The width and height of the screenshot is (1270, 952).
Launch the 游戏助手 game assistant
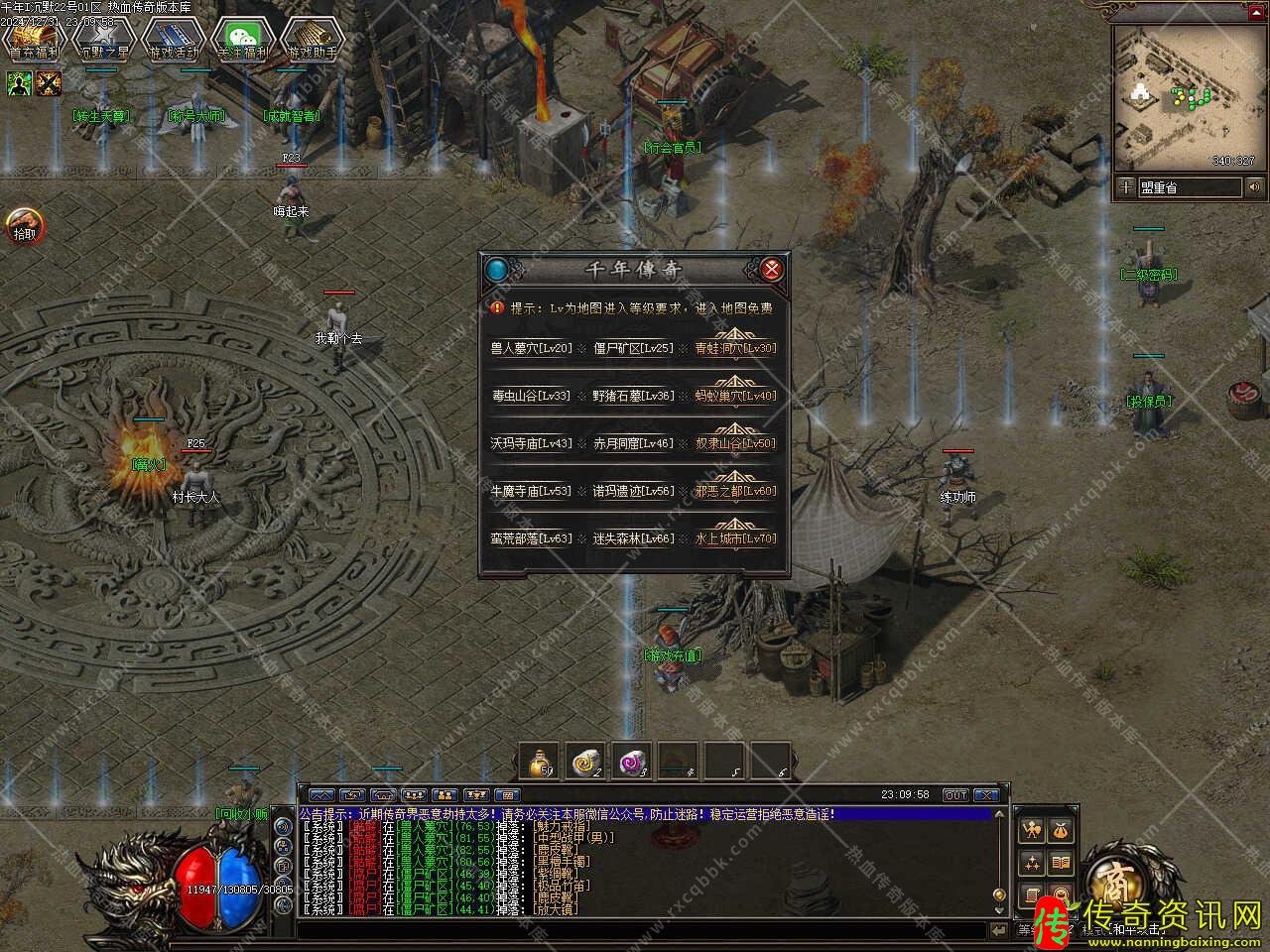point(312,40)
